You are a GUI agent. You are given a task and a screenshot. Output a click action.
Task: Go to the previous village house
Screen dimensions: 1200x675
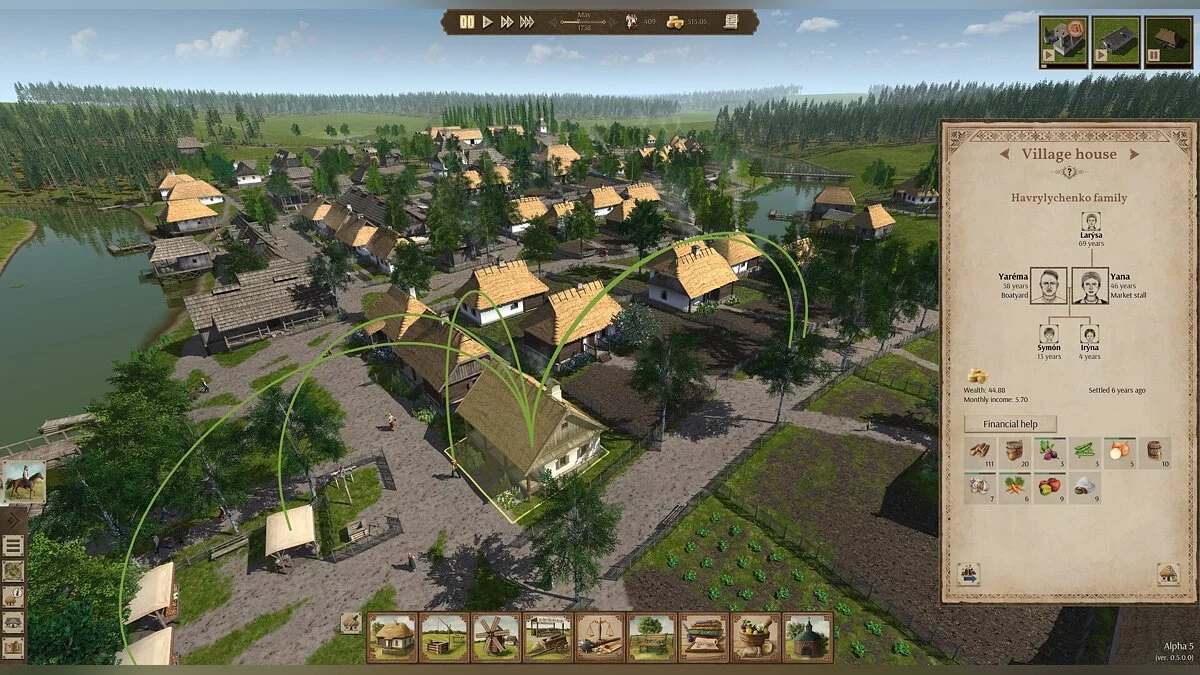coord(1005,154)
